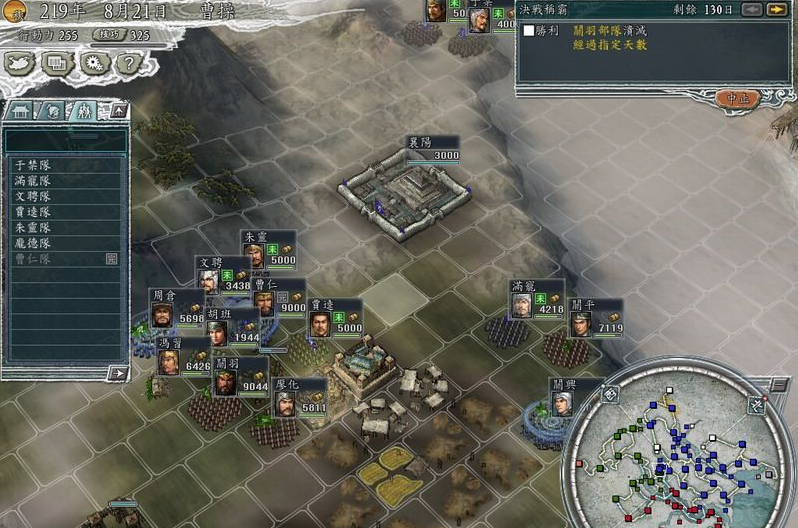Viewport: 798px width, 528px height.
Task: Click the orange arrow beside remaining days
Action: click(x=776, y=10)
